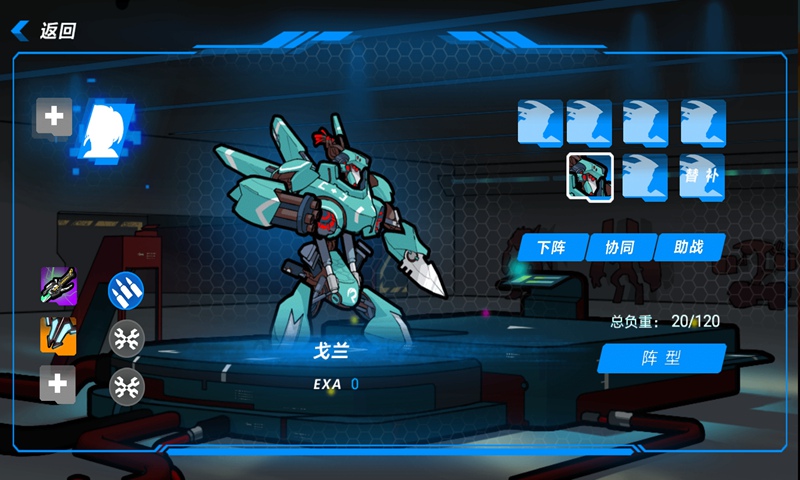Go back with the 返回 button
800x480 pixels.
click(x=45, y=31)
